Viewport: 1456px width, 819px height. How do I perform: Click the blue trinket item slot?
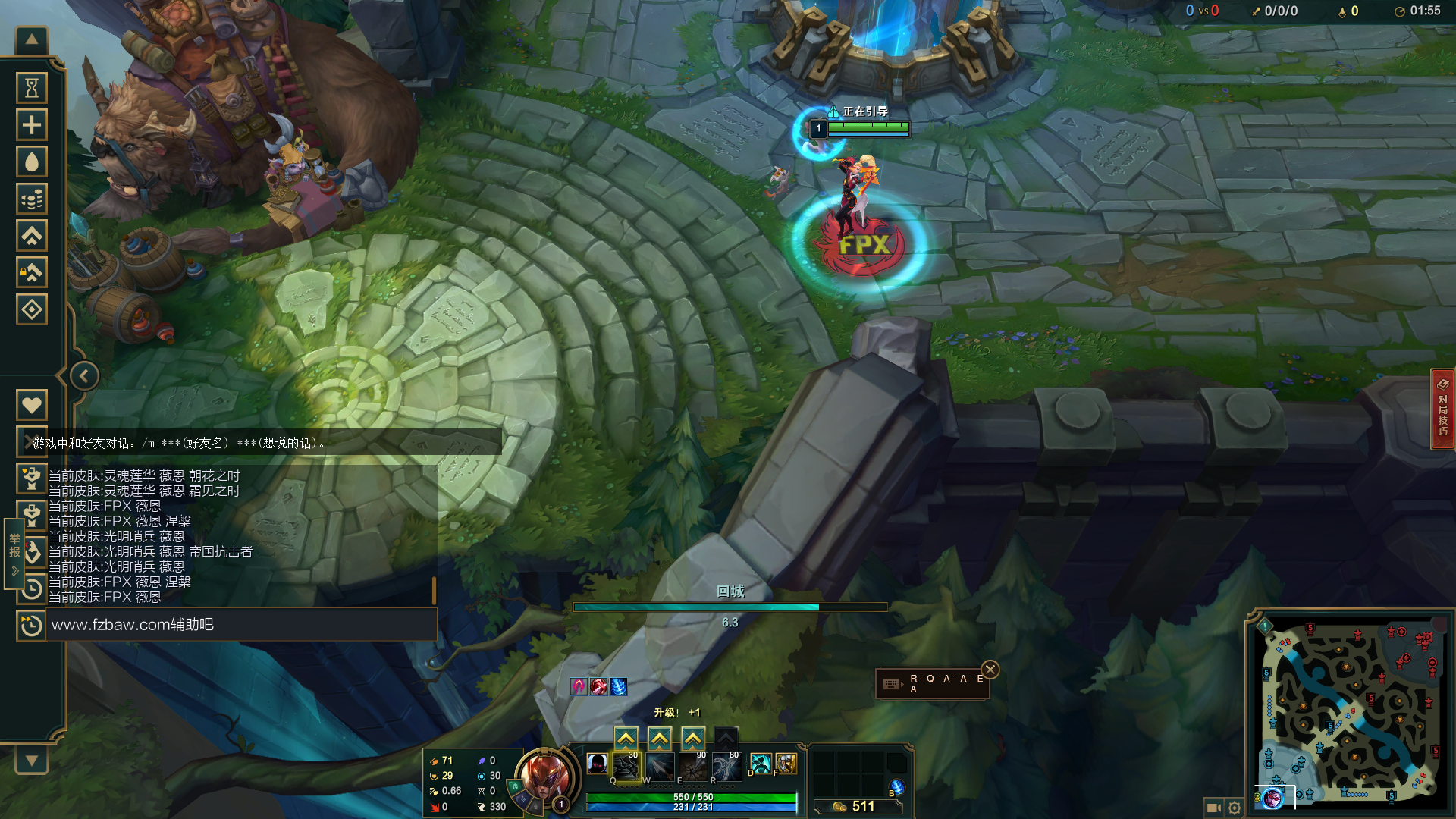[896, 787]
